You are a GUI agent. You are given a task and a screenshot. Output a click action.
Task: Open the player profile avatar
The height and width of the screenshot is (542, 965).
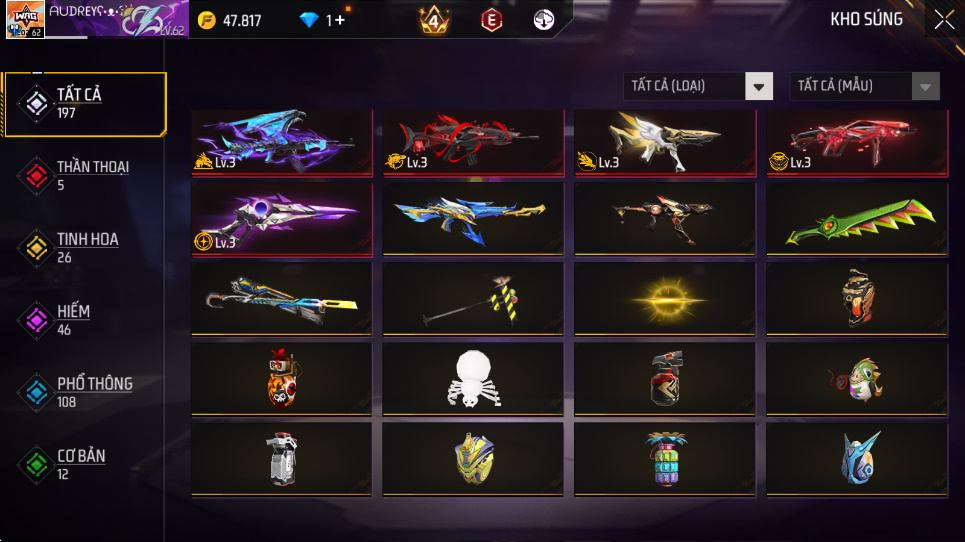[24, 20]
